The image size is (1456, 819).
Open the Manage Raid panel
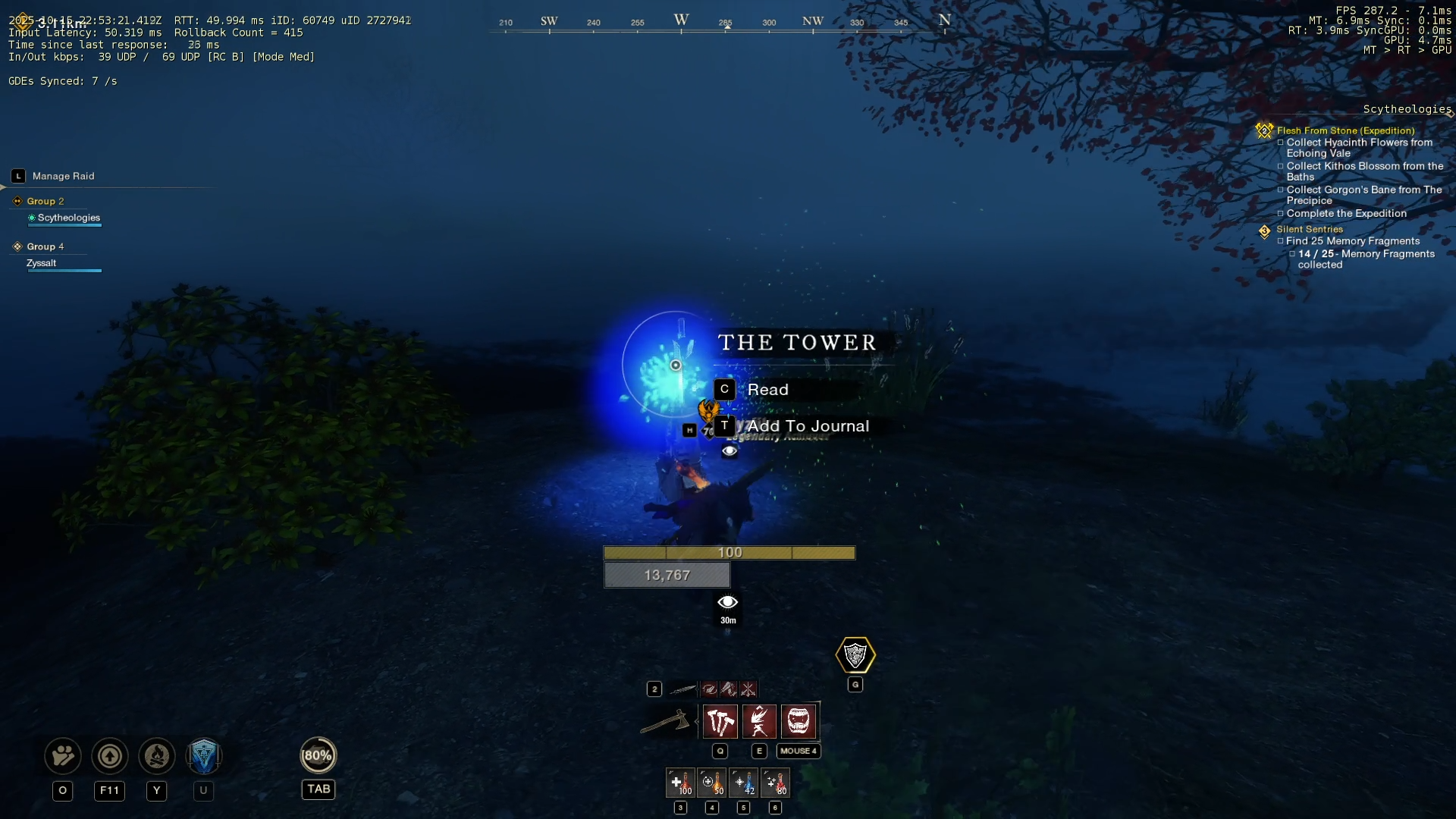pyautogui.click(x=62, y=176)
